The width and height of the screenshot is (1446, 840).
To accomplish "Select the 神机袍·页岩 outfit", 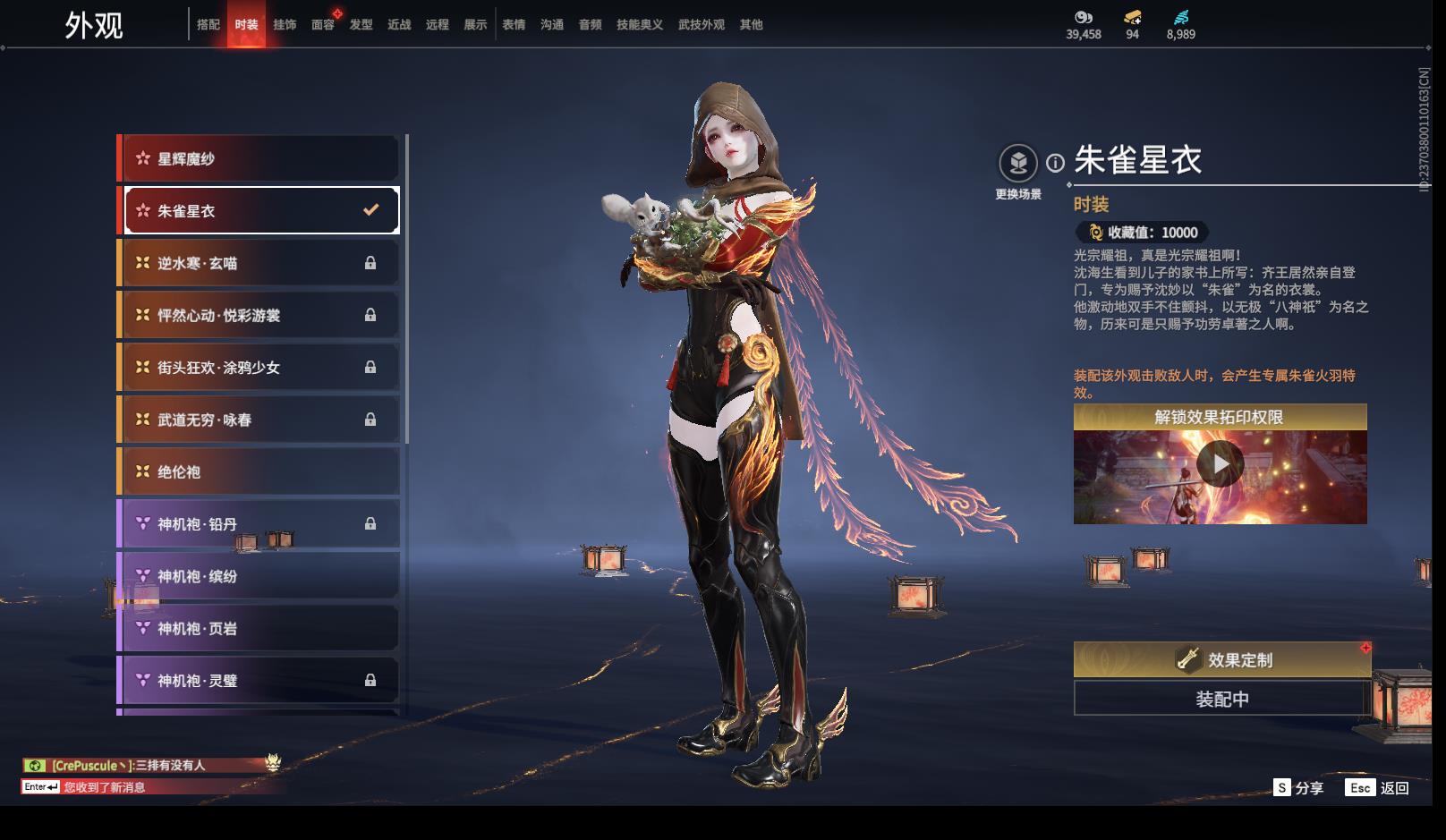I will [259, 628].
